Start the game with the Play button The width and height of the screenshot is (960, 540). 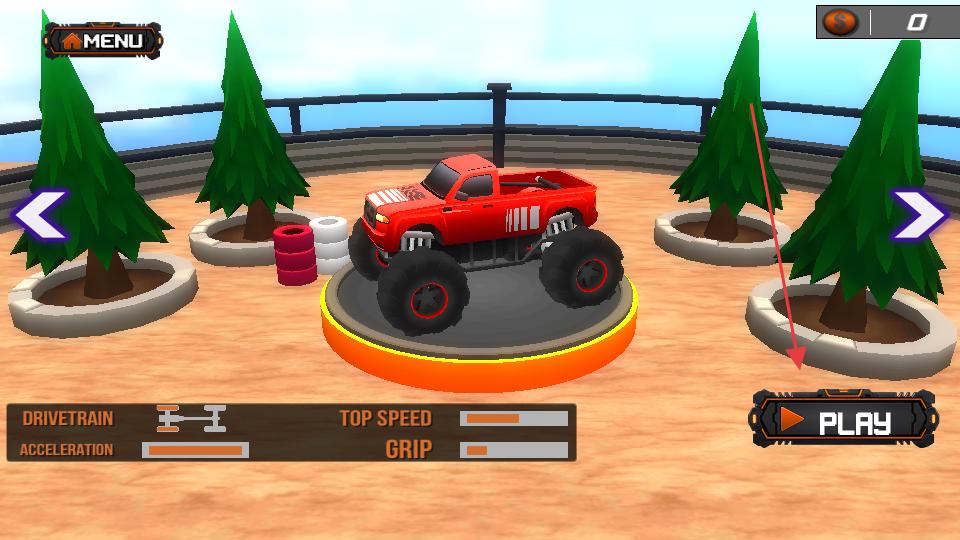pos(844,421)
